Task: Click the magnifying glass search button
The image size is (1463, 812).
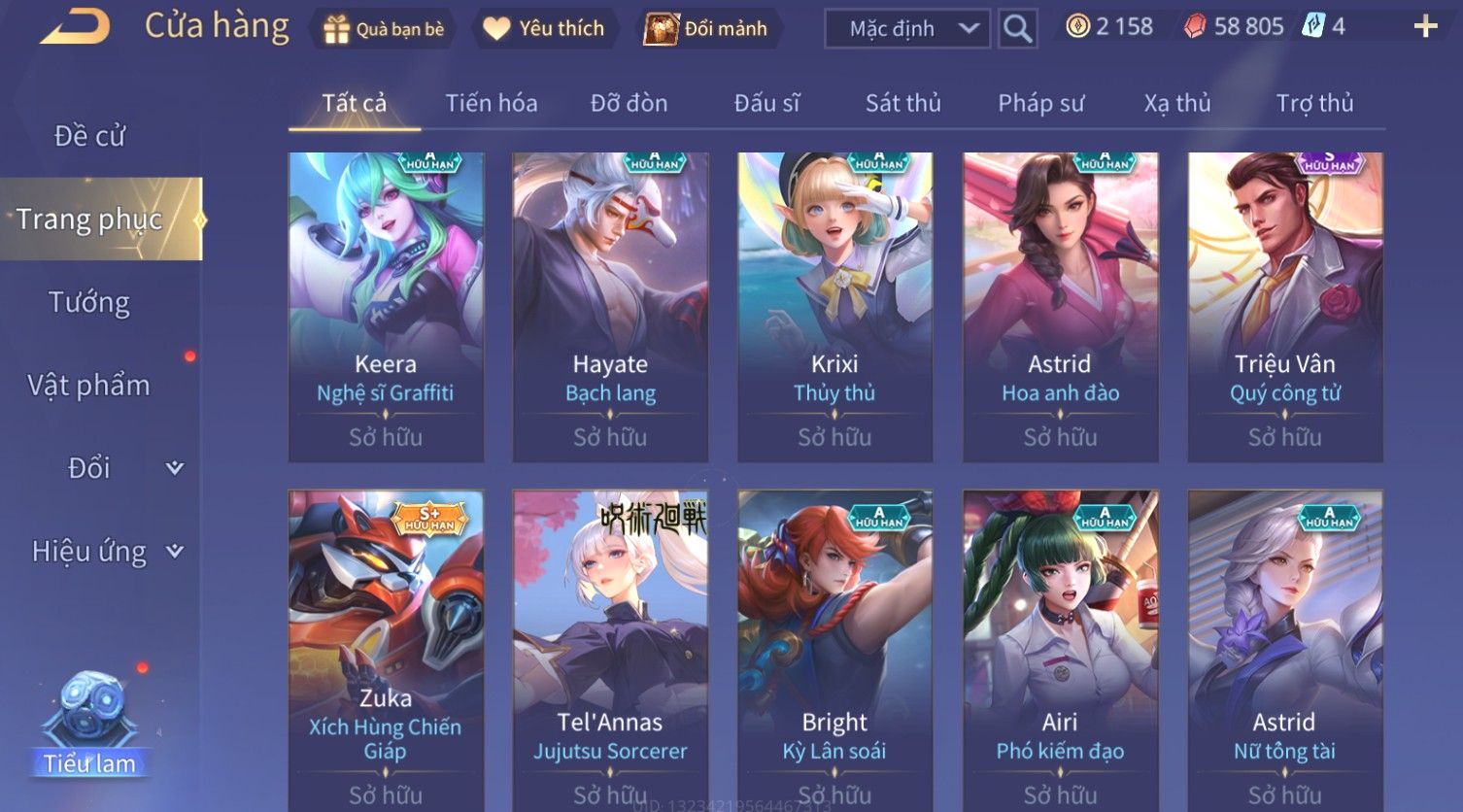Action: click(1017, 29)
